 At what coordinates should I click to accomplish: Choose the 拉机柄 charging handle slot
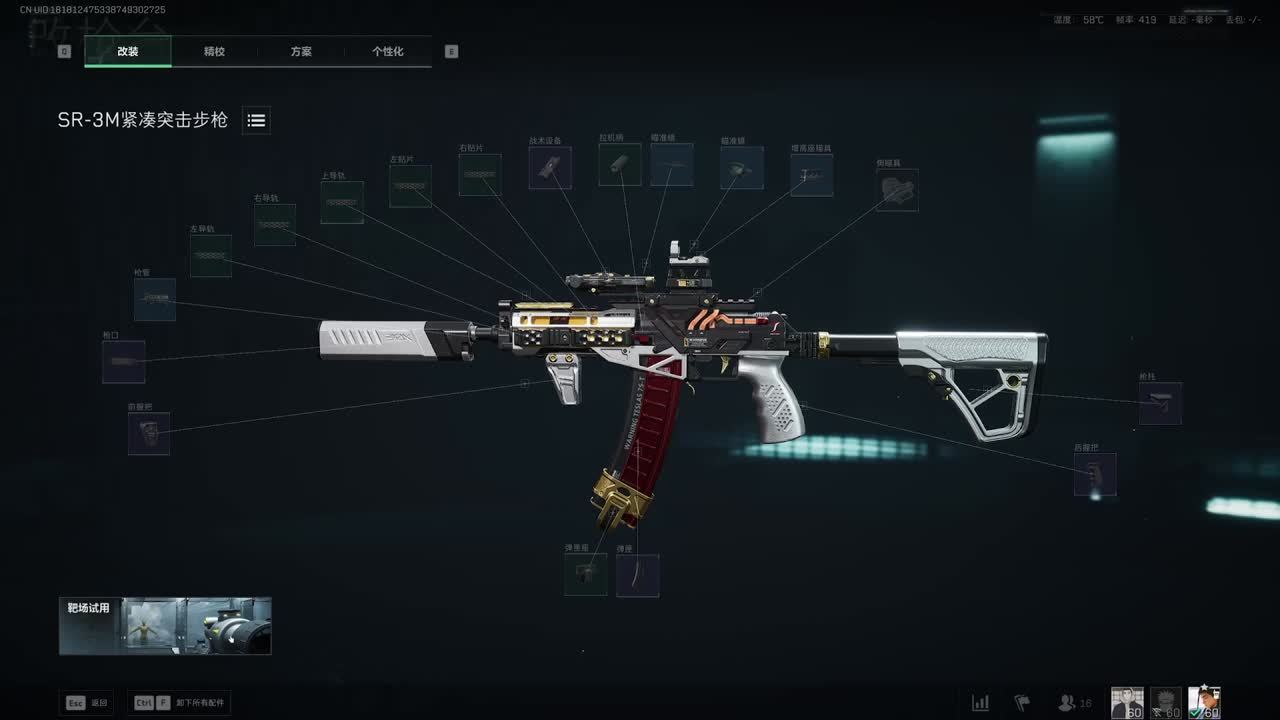click(620, 165)
